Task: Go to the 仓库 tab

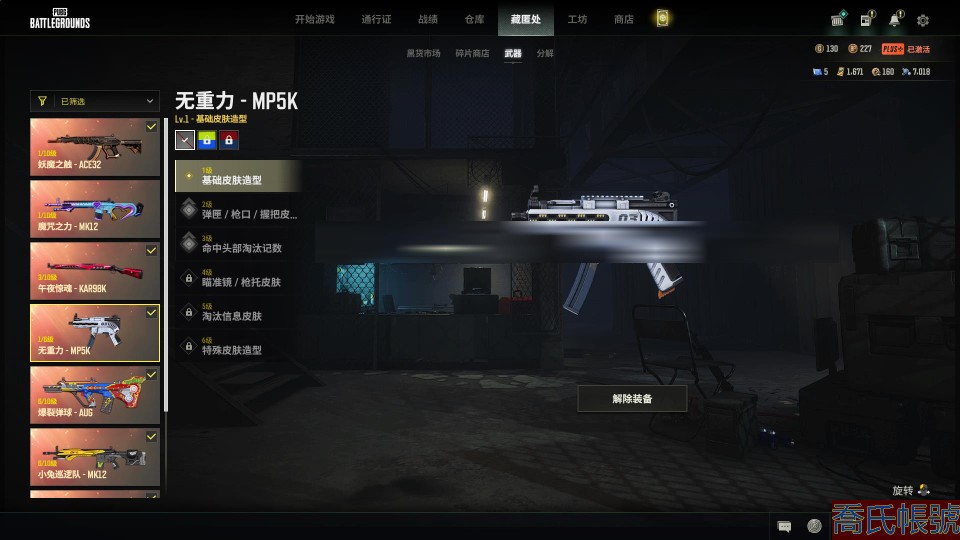Action: (x=474, y=19)
